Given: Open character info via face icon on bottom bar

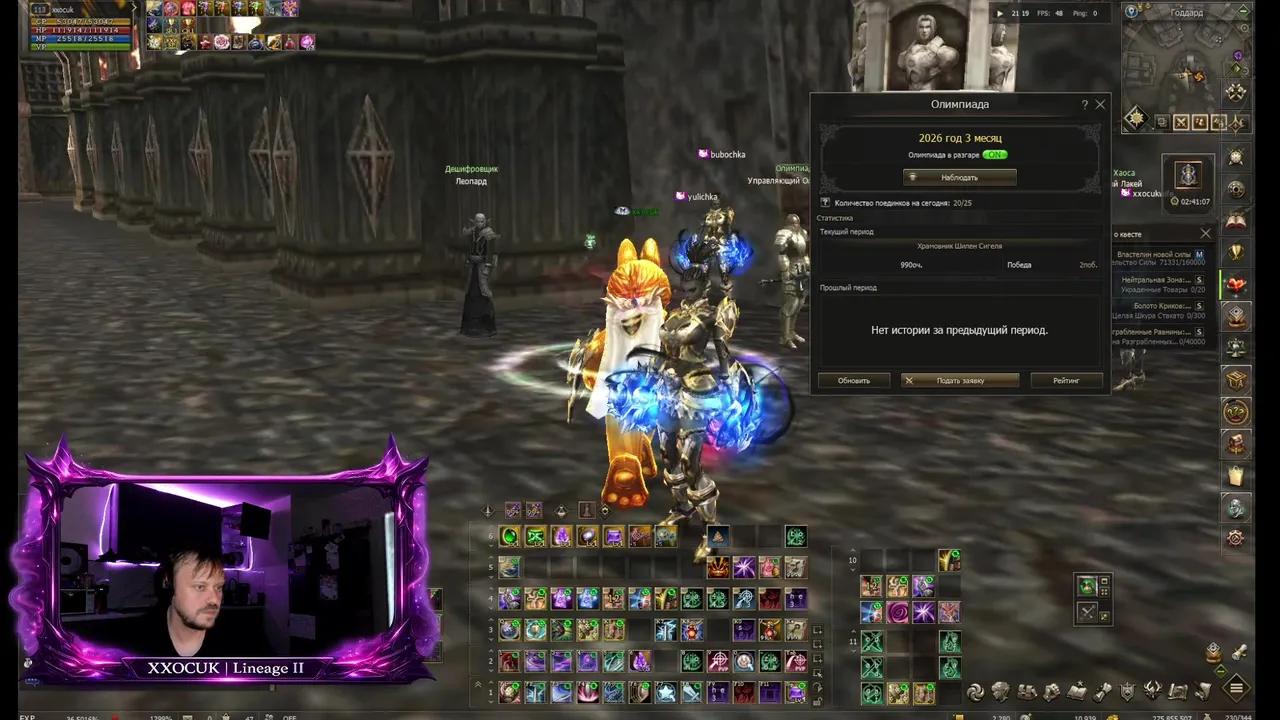Looking at the screenshot, I should point(1001,690).
